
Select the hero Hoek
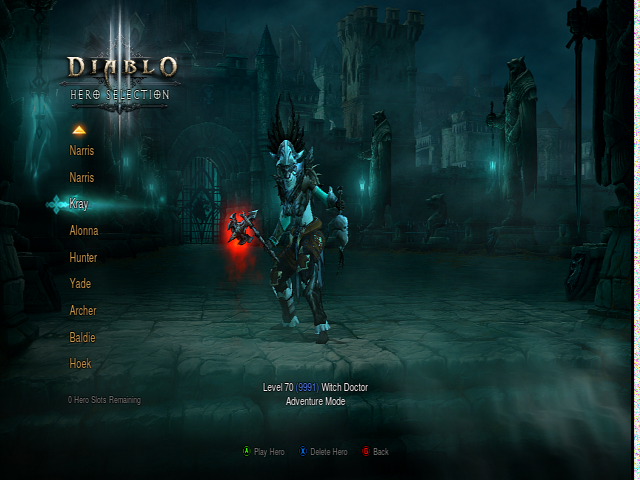point(80,364)
